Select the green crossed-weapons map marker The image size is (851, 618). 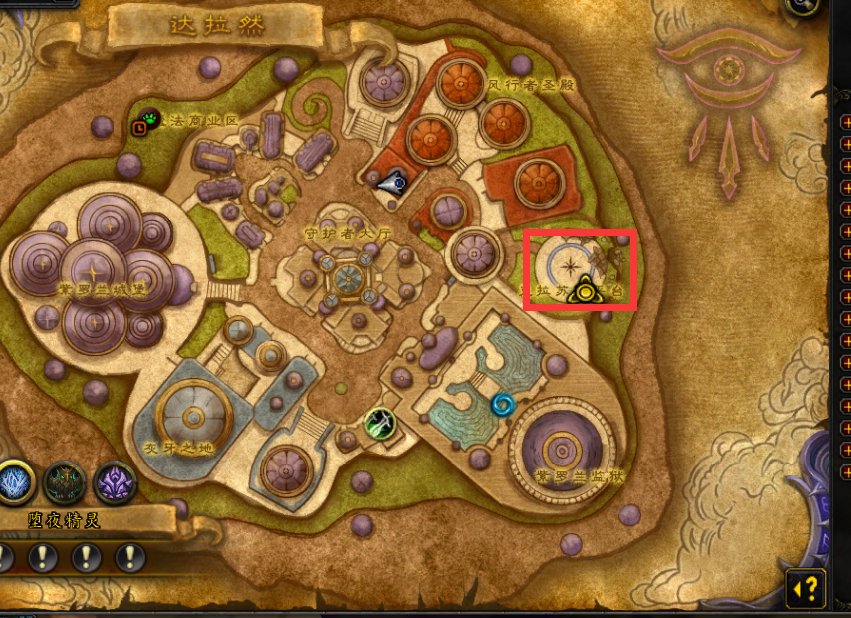[x=379, y=423]
